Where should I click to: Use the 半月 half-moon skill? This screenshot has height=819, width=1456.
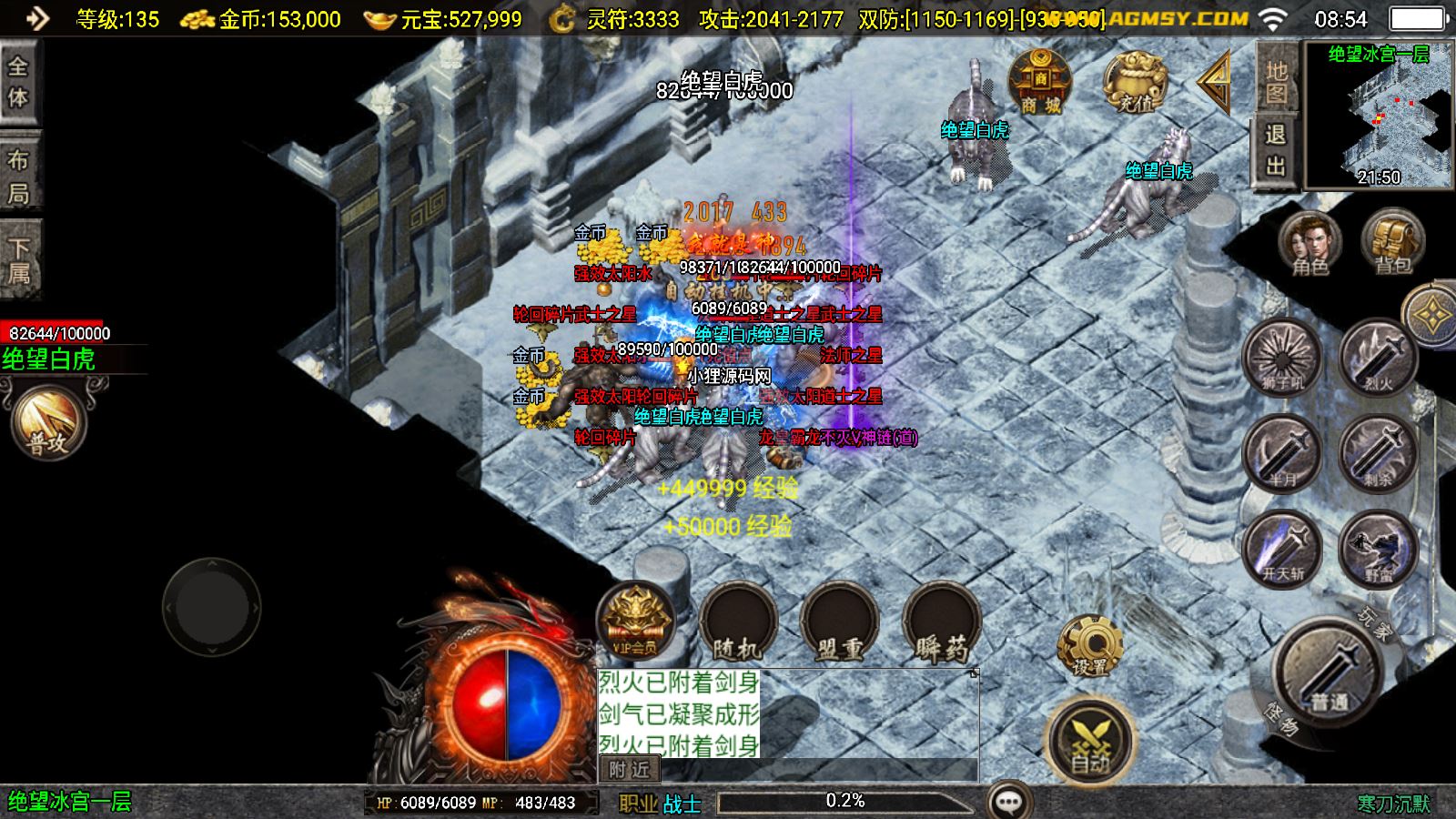click(x=1283, y=452)
